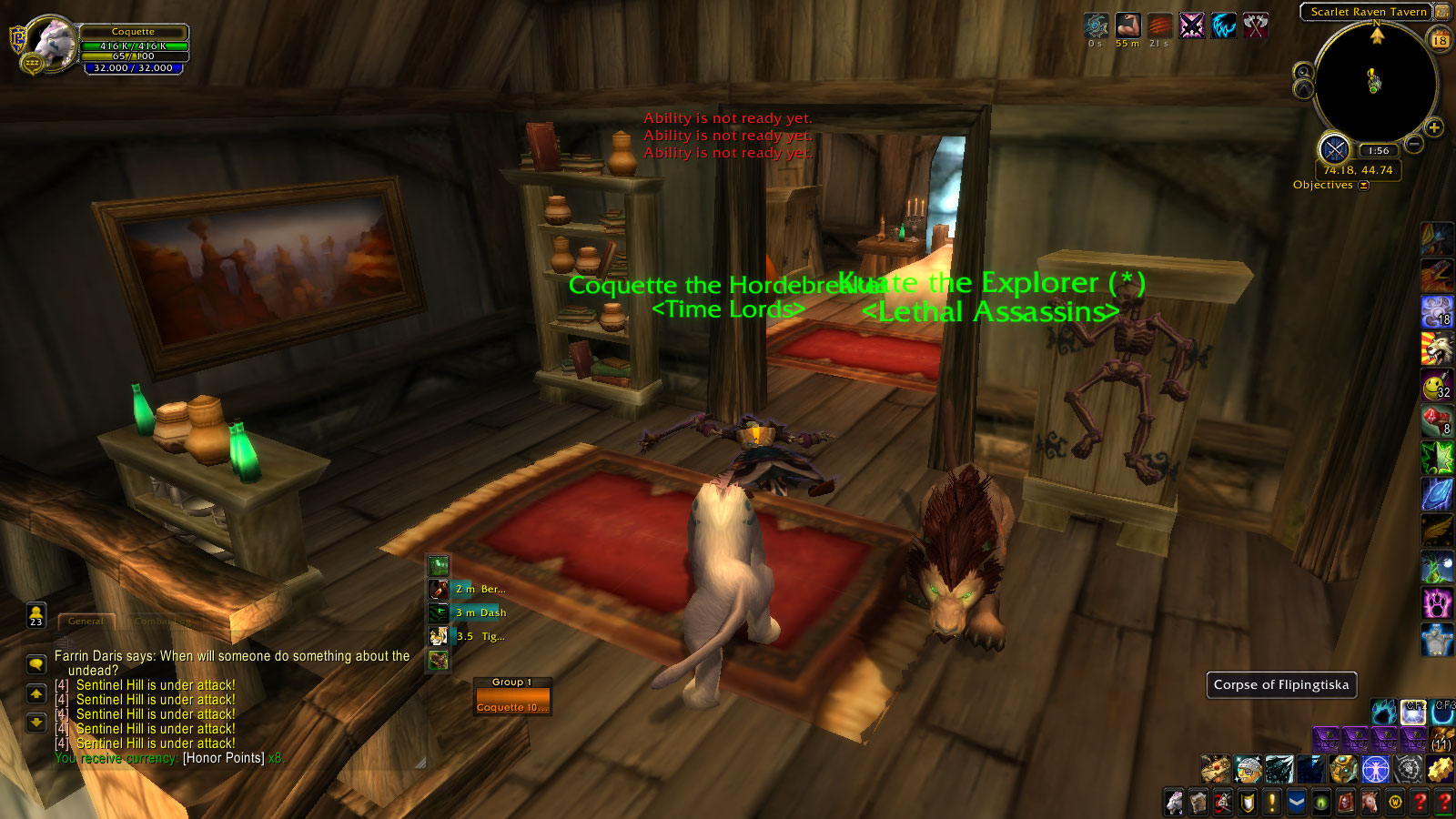Image resolution: width=1456 pixels, height=819 pixels.
Task: Open the chat speech bubble menu
Action: coord(36,663)
